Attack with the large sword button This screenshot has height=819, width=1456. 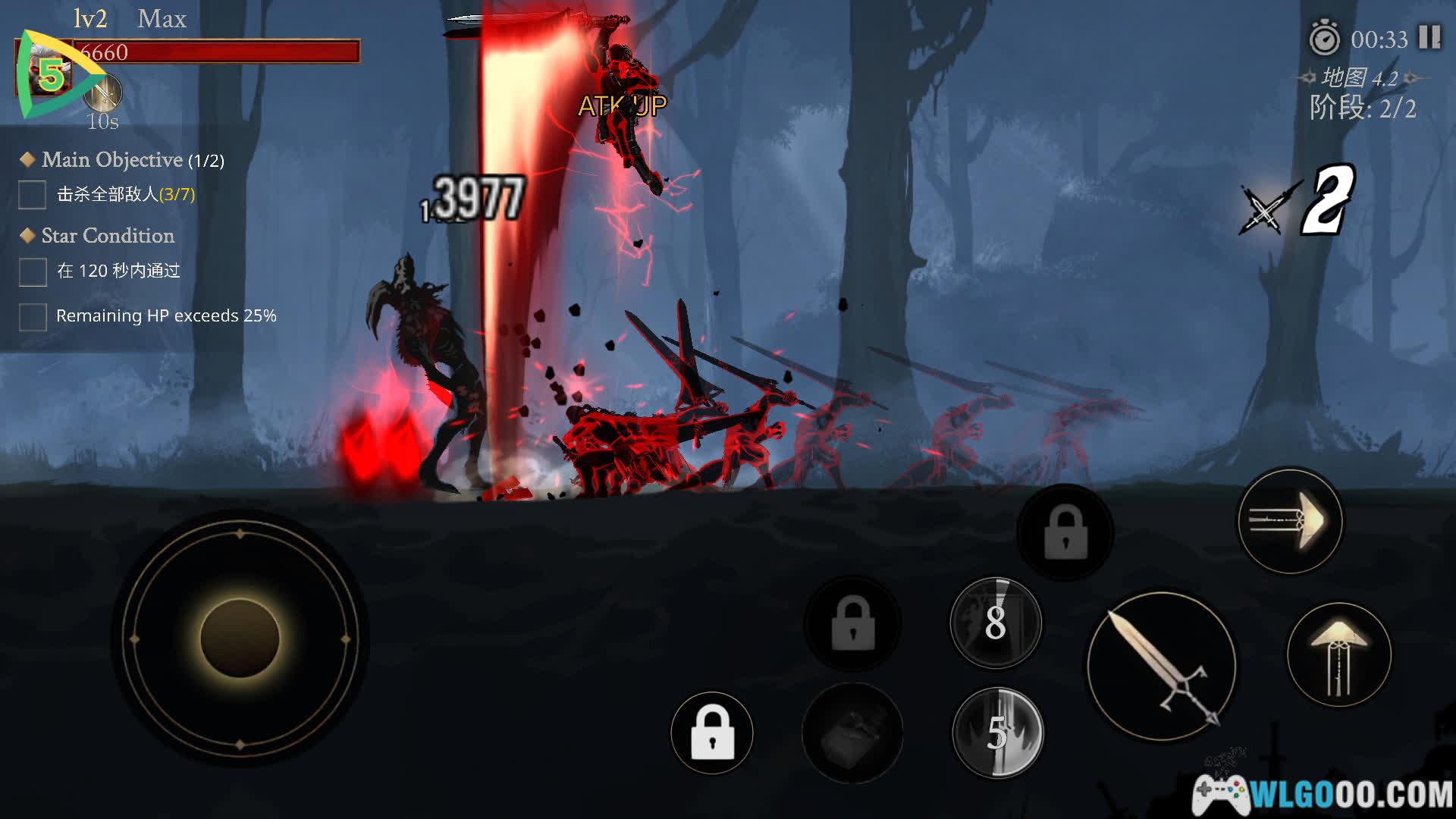click(x=1161, y=667)
